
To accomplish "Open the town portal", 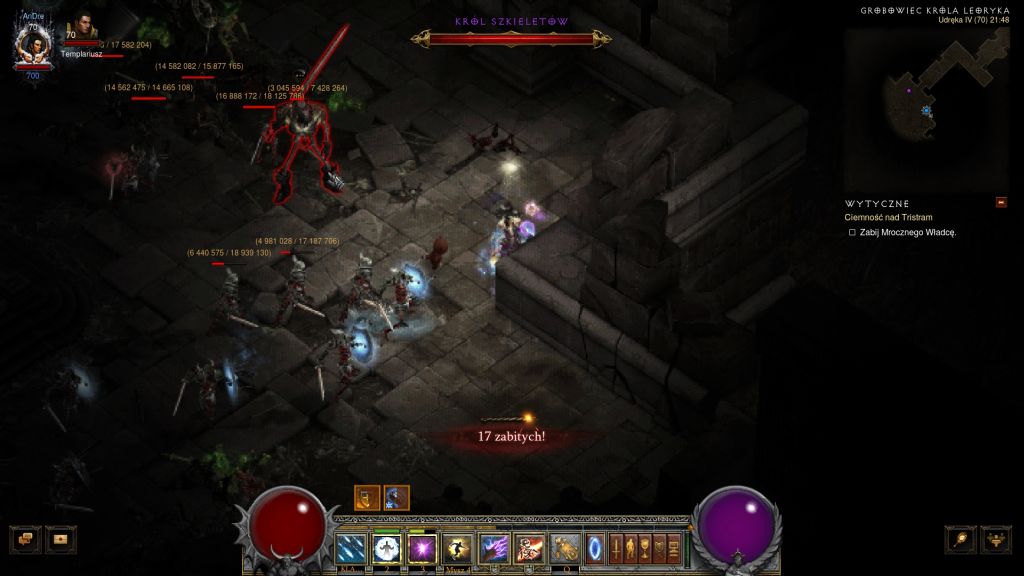I will pyautogui.click(x=595, y=548).
